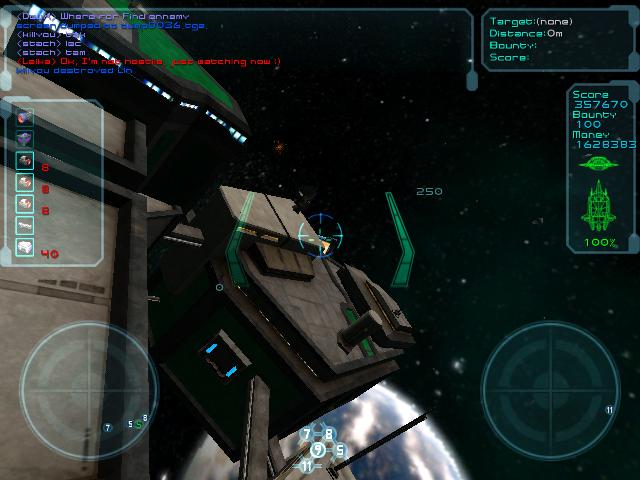Select the purple cube item slot
The width and height of the screenshot is (640, 480).
click(x=25, y=138)
